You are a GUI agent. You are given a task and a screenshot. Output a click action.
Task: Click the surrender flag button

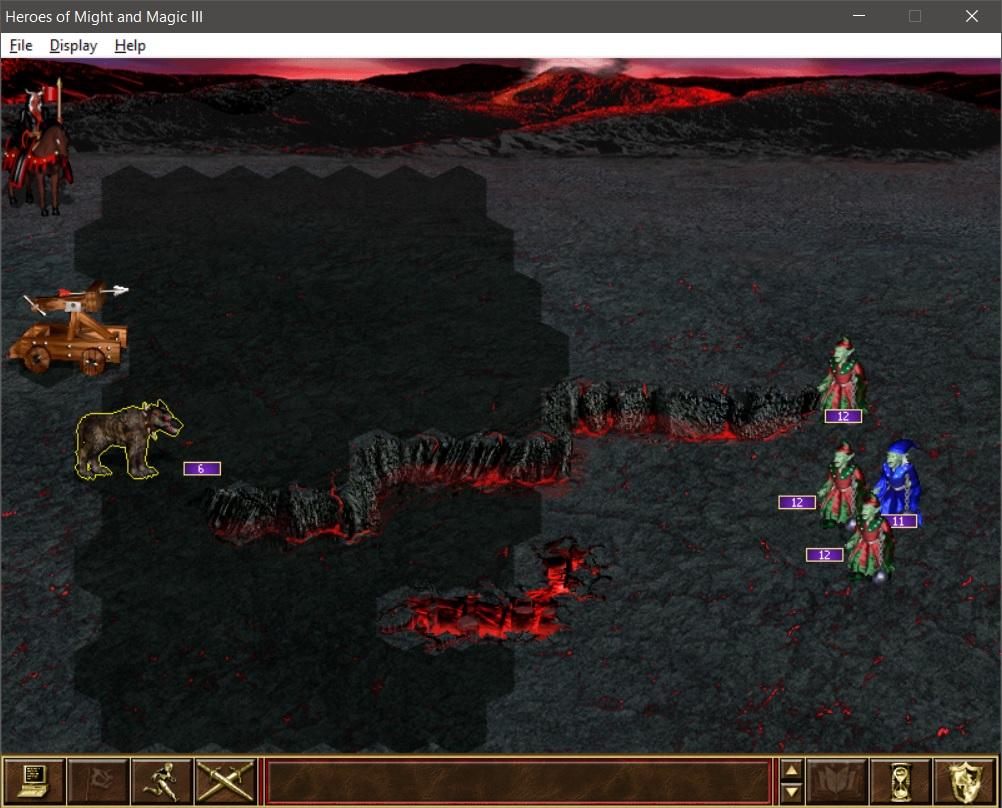98,781
